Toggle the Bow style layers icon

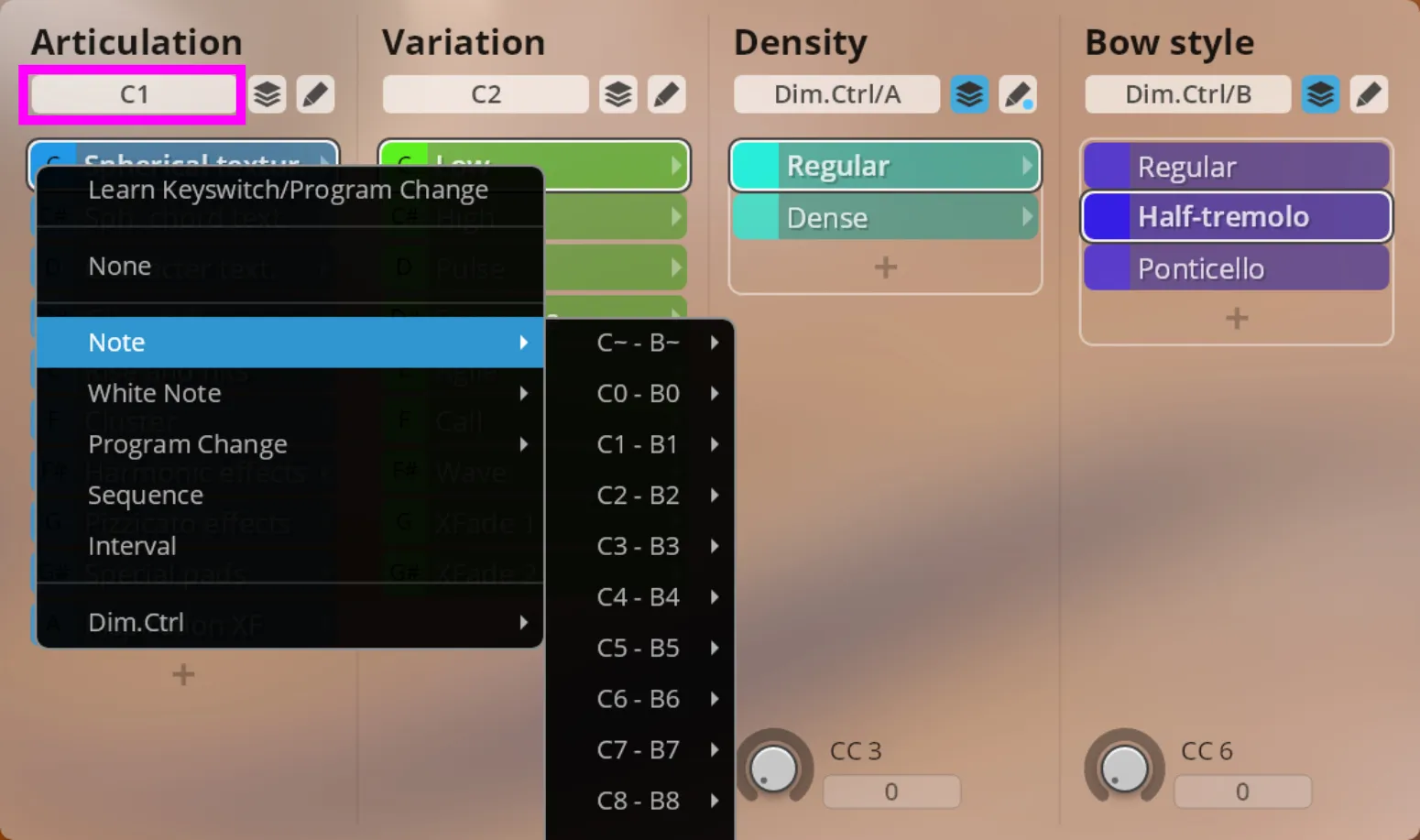1320,94
